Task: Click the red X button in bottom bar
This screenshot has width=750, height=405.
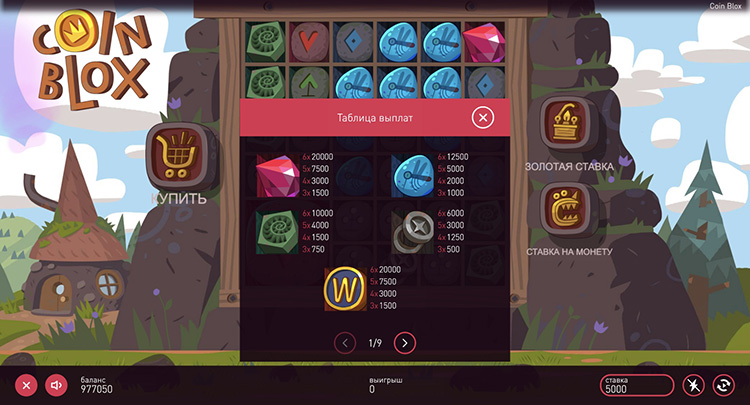Action: coord(27,385)
